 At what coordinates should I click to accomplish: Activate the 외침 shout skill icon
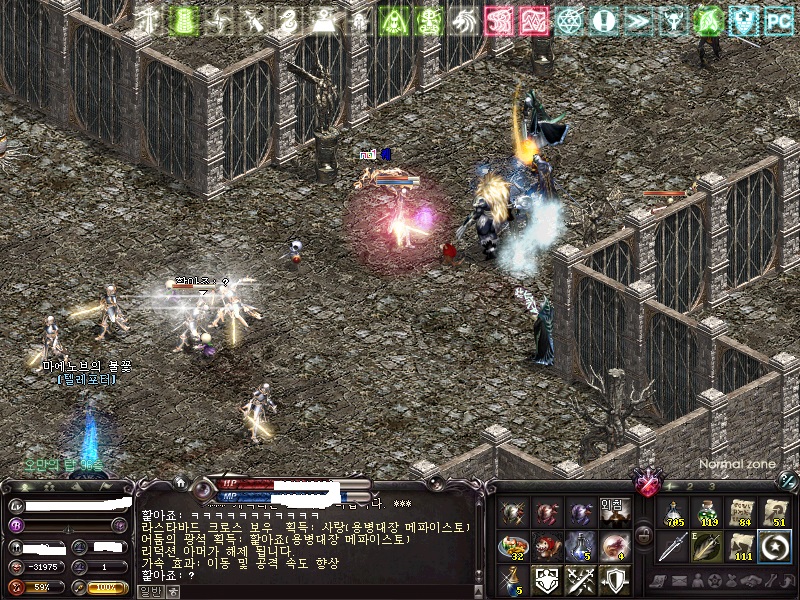click(612, 512)
